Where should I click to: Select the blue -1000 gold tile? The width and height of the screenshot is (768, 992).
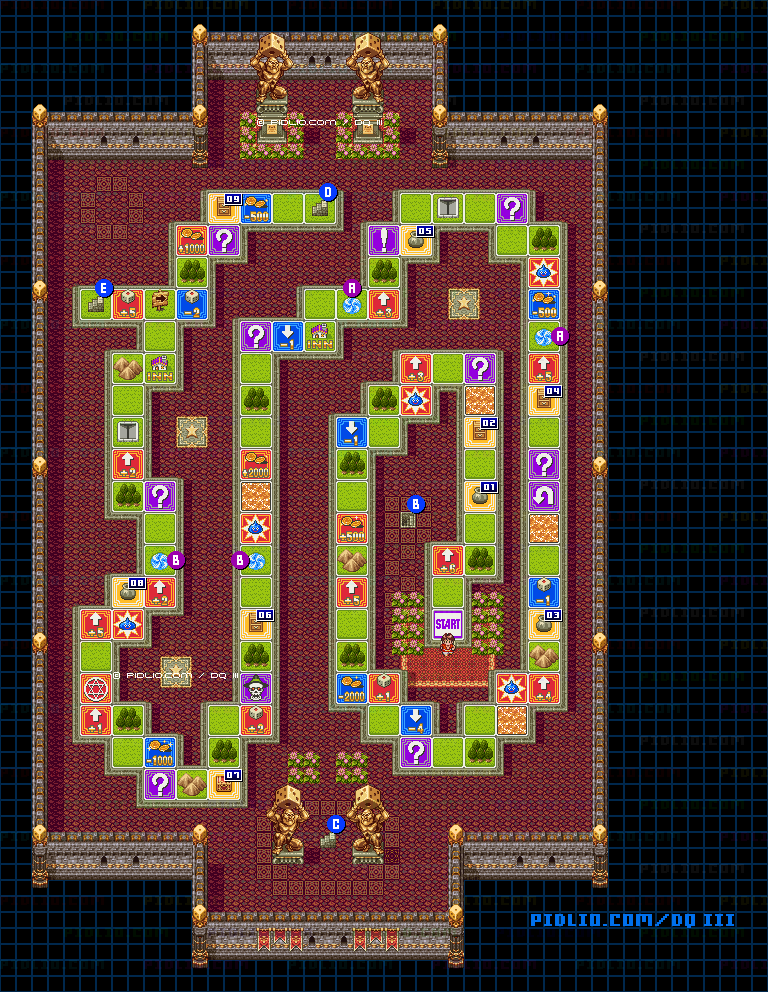point(160,751)
